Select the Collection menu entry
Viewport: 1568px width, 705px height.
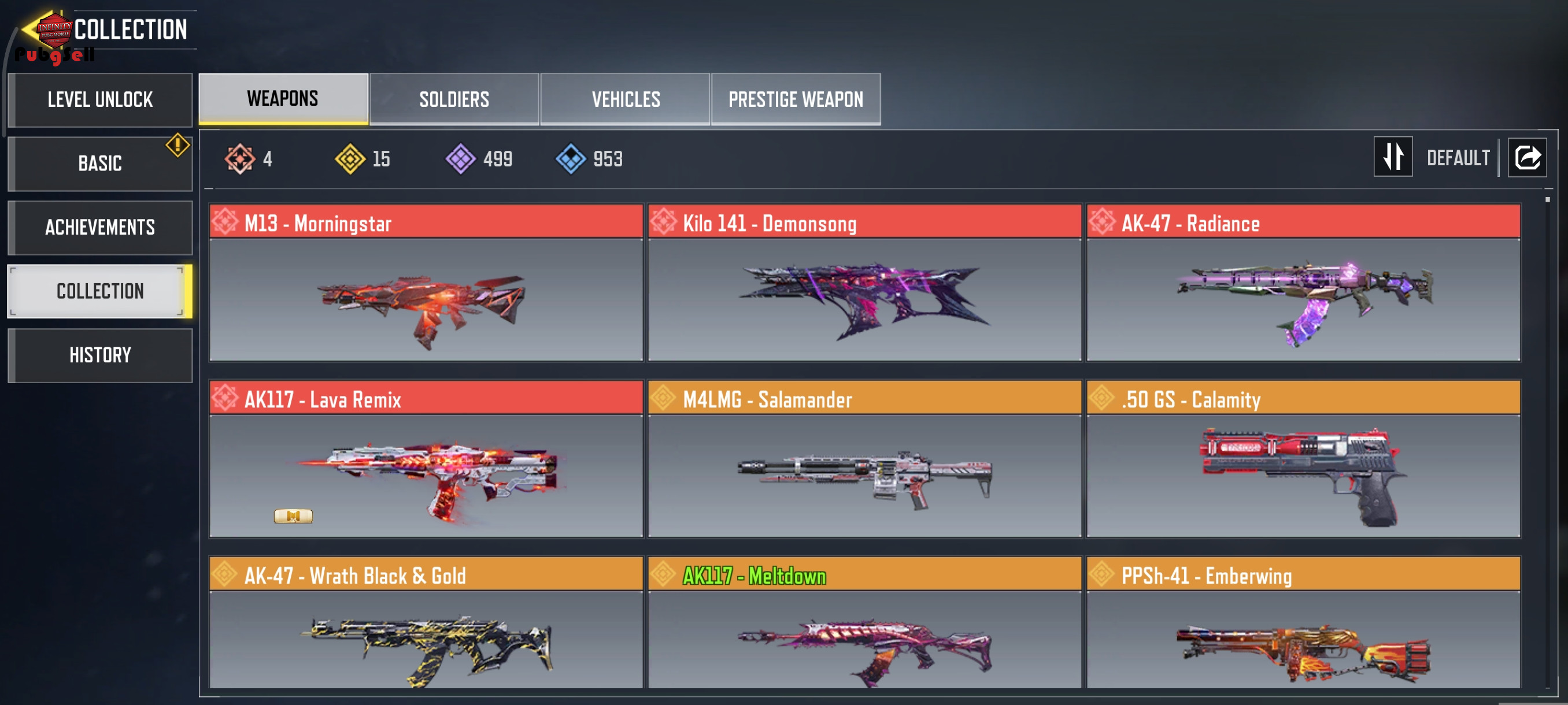100,291
